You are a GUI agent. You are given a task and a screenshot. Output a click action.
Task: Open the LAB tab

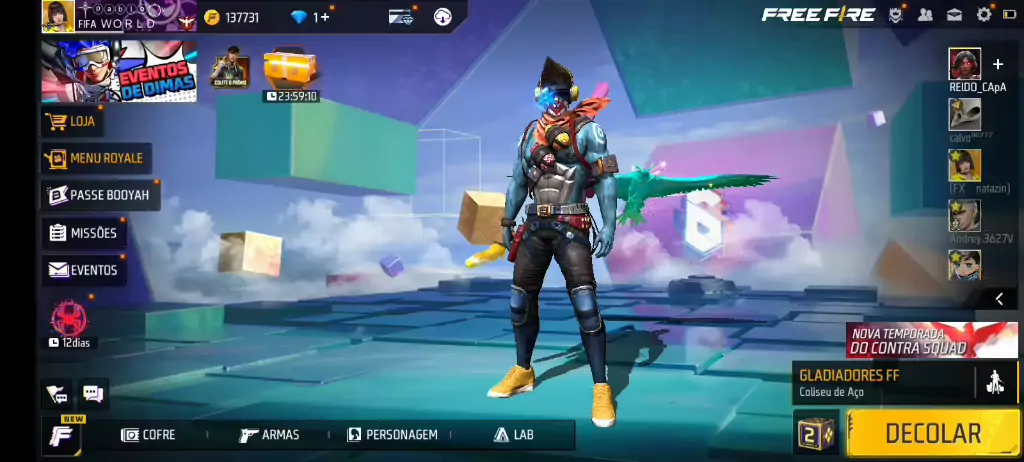(x=514, y=435)
